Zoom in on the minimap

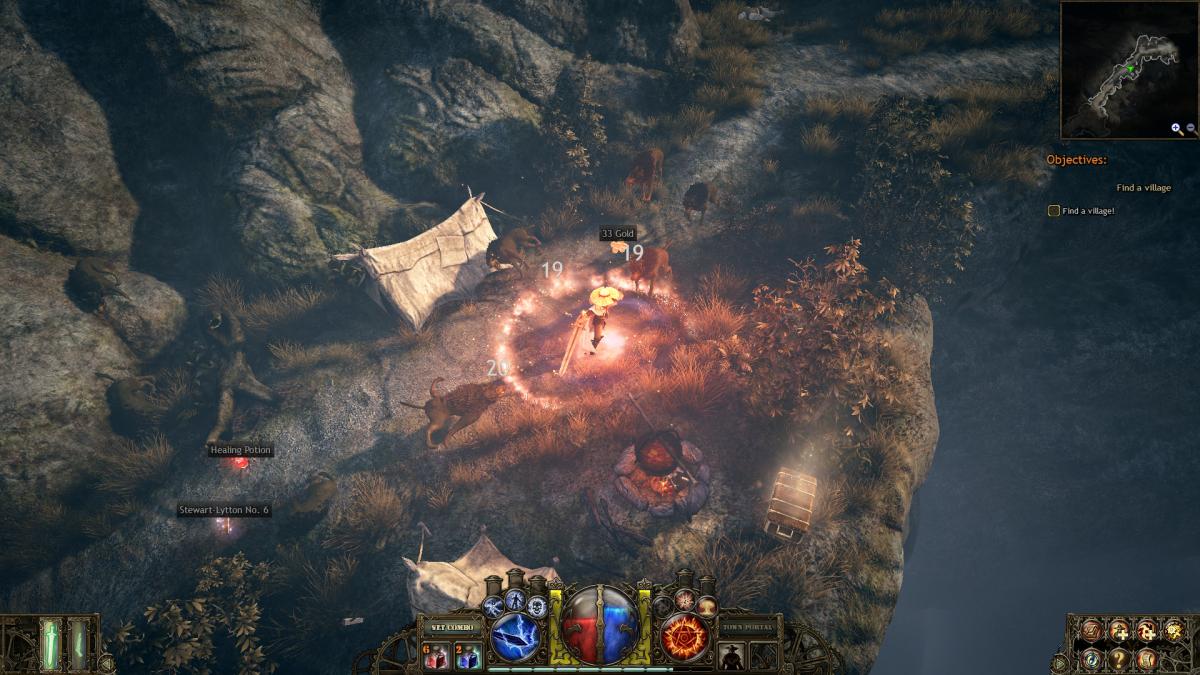tap(1176, 129)
